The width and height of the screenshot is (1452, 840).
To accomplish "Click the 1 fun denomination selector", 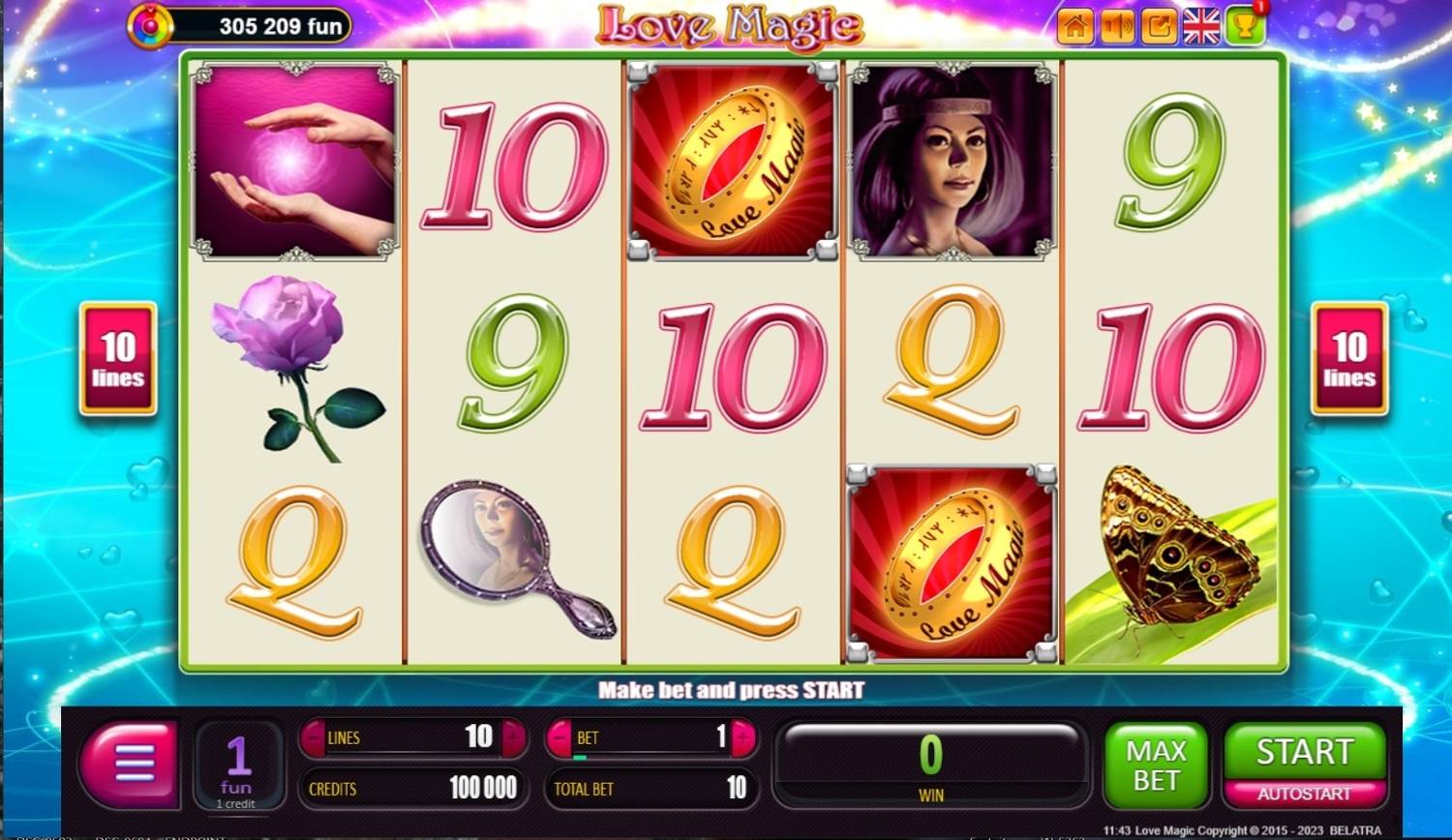I will [x=238, y=765].
